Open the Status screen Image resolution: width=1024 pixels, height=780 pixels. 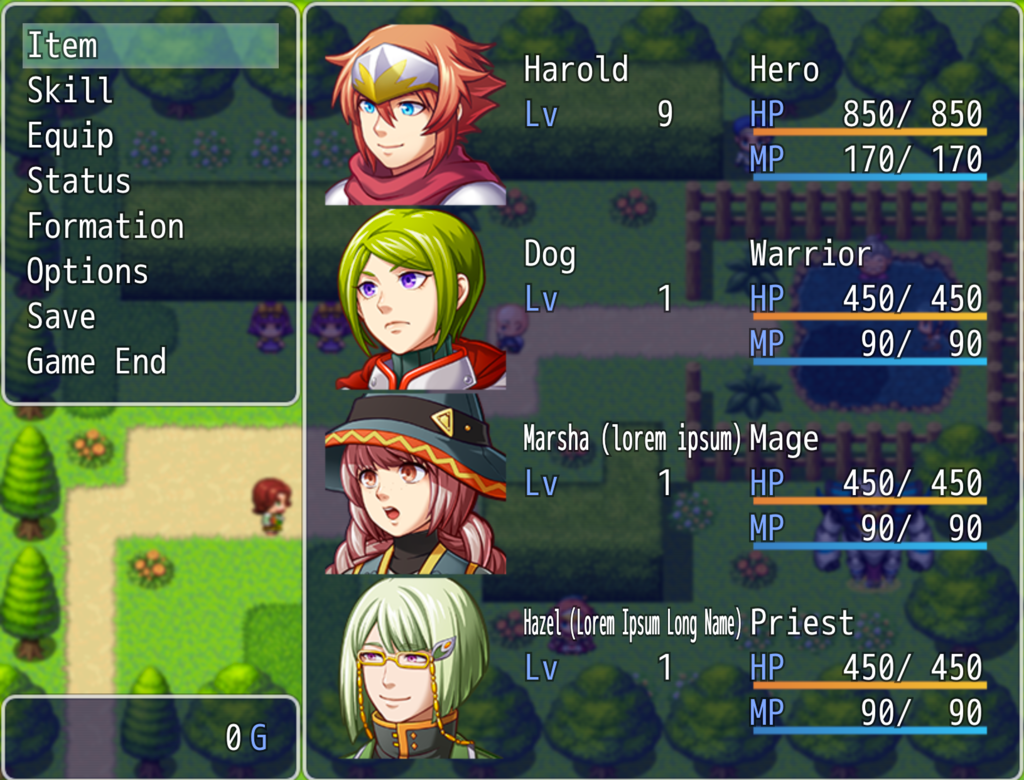(x=78, y=181)
